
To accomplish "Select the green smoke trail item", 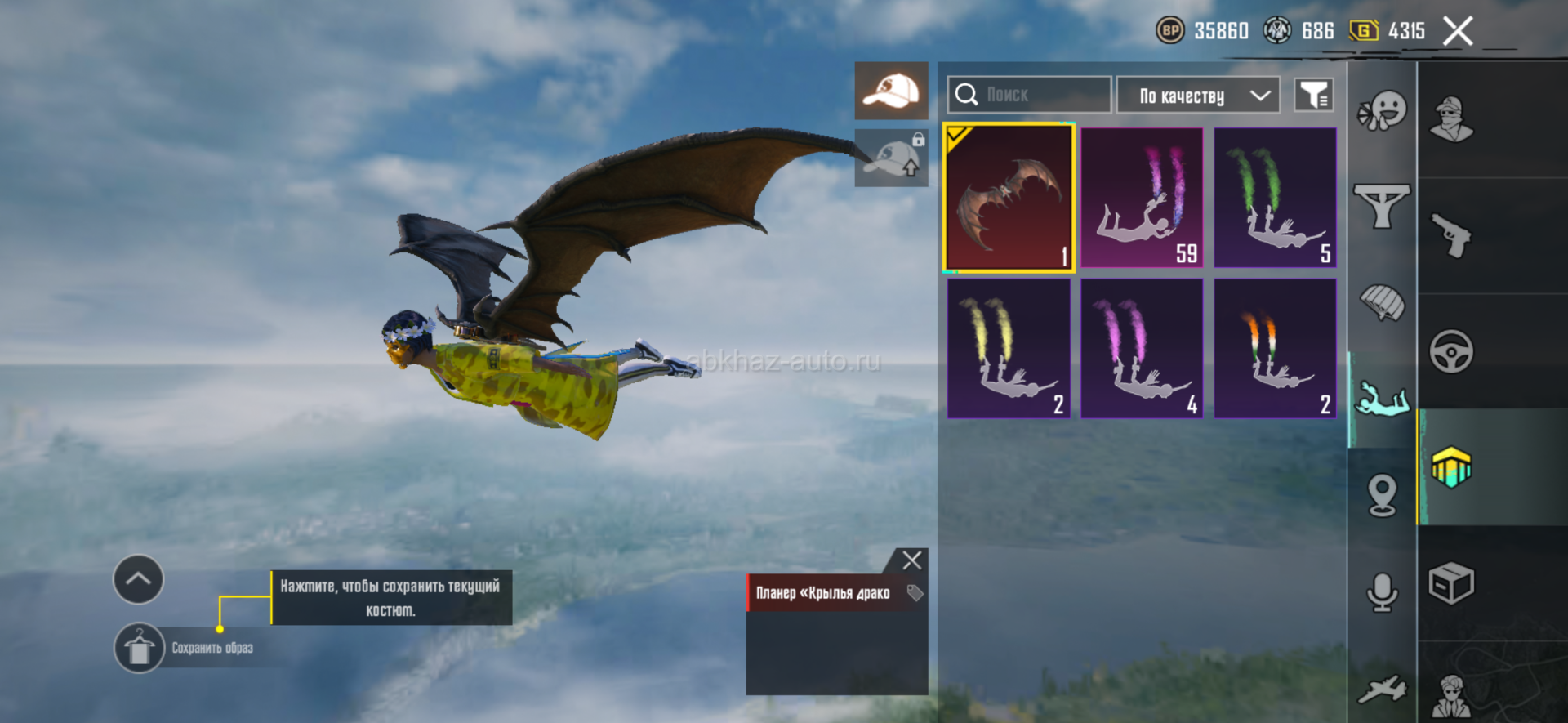I will pos(1275,198).
